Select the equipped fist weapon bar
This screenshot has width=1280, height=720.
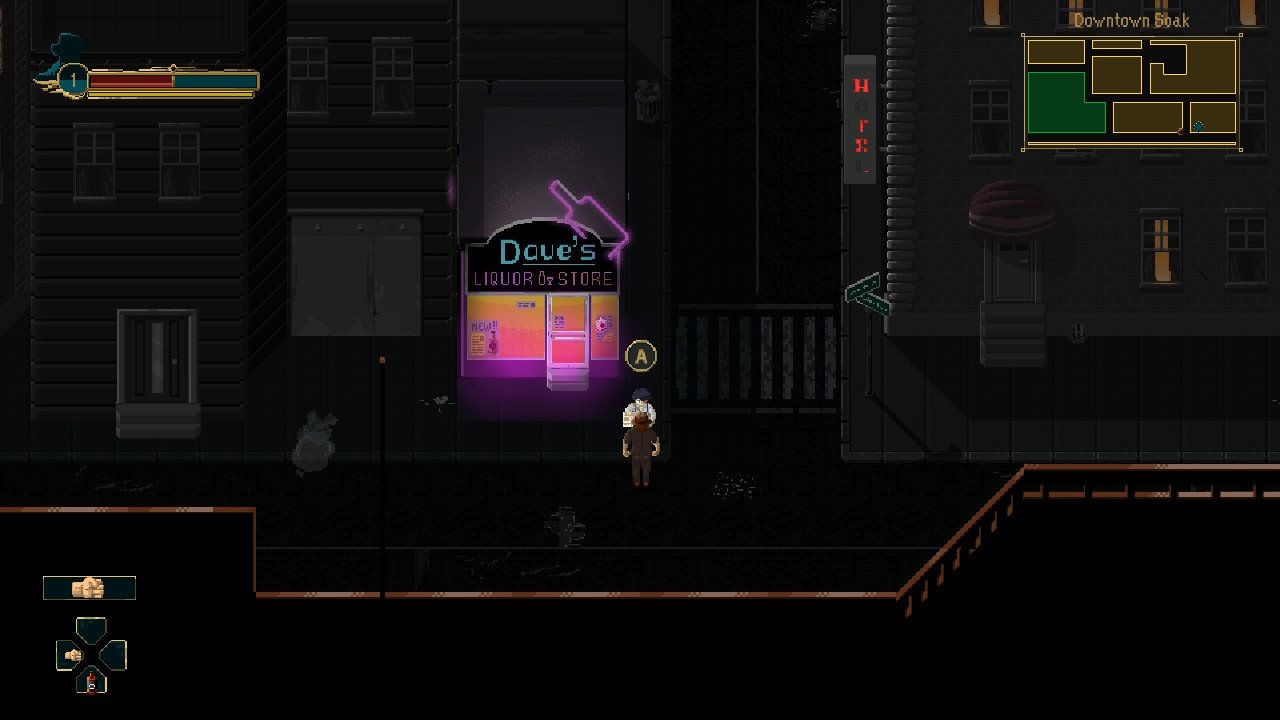(89, 588)
